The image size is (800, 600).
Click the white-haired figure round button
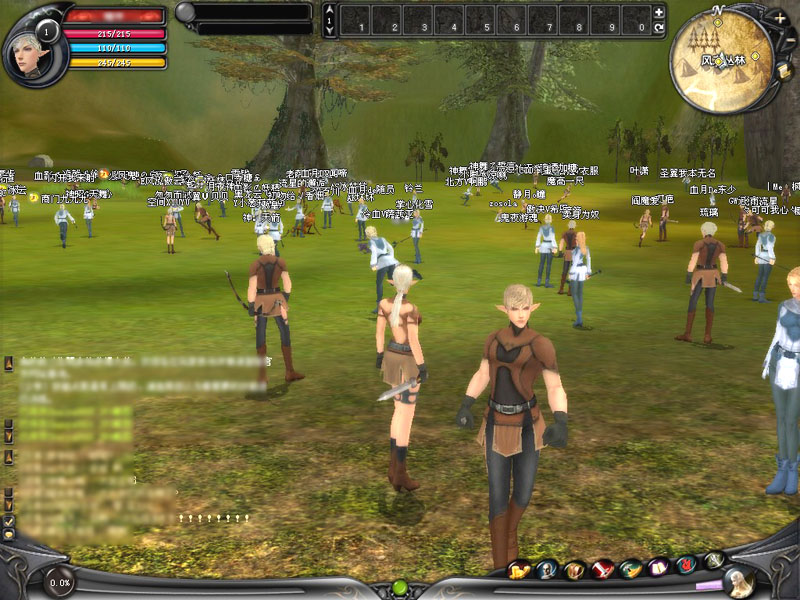point(738,580)
